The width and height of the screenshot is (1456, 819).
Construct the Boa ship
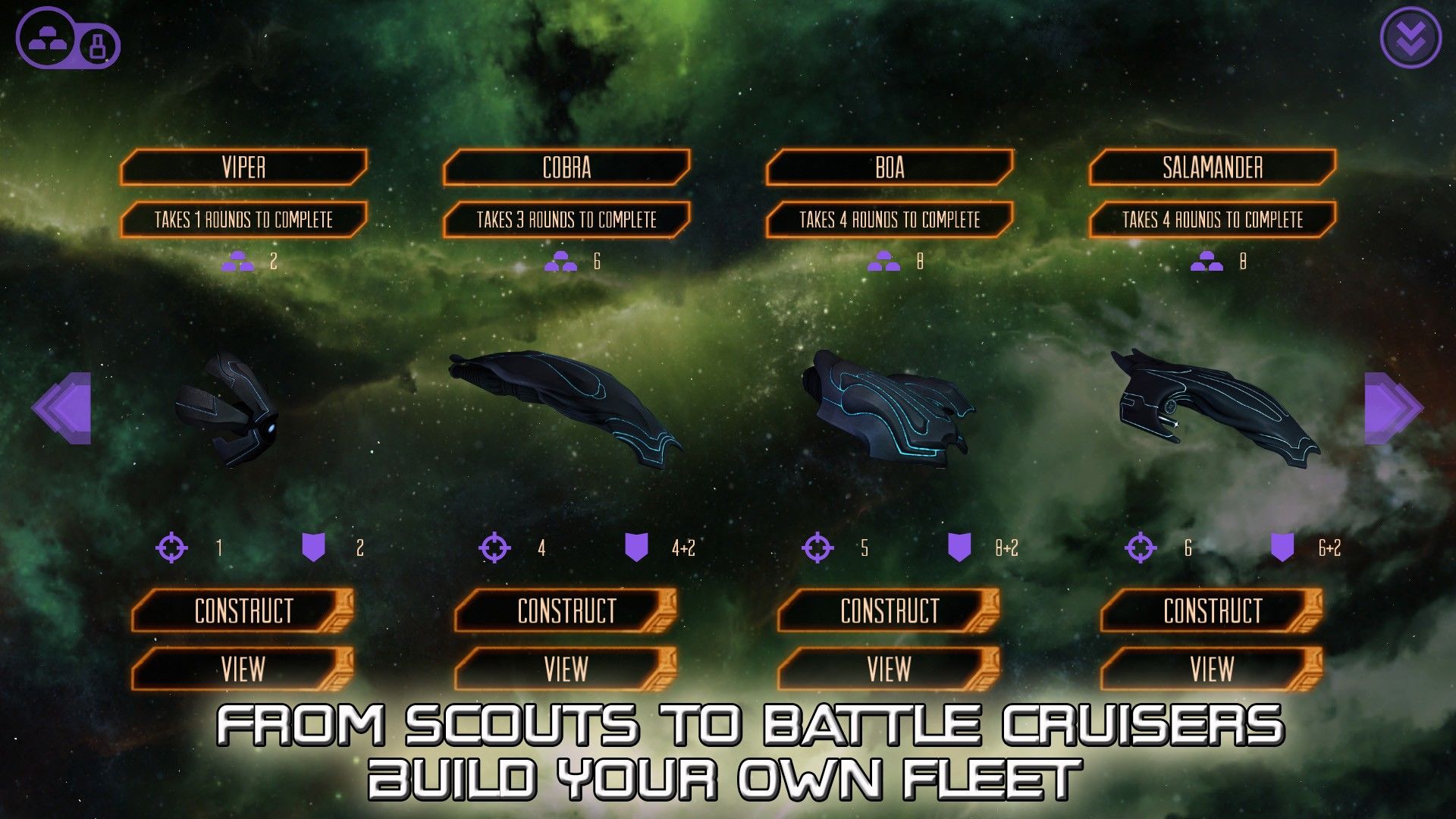889,610
